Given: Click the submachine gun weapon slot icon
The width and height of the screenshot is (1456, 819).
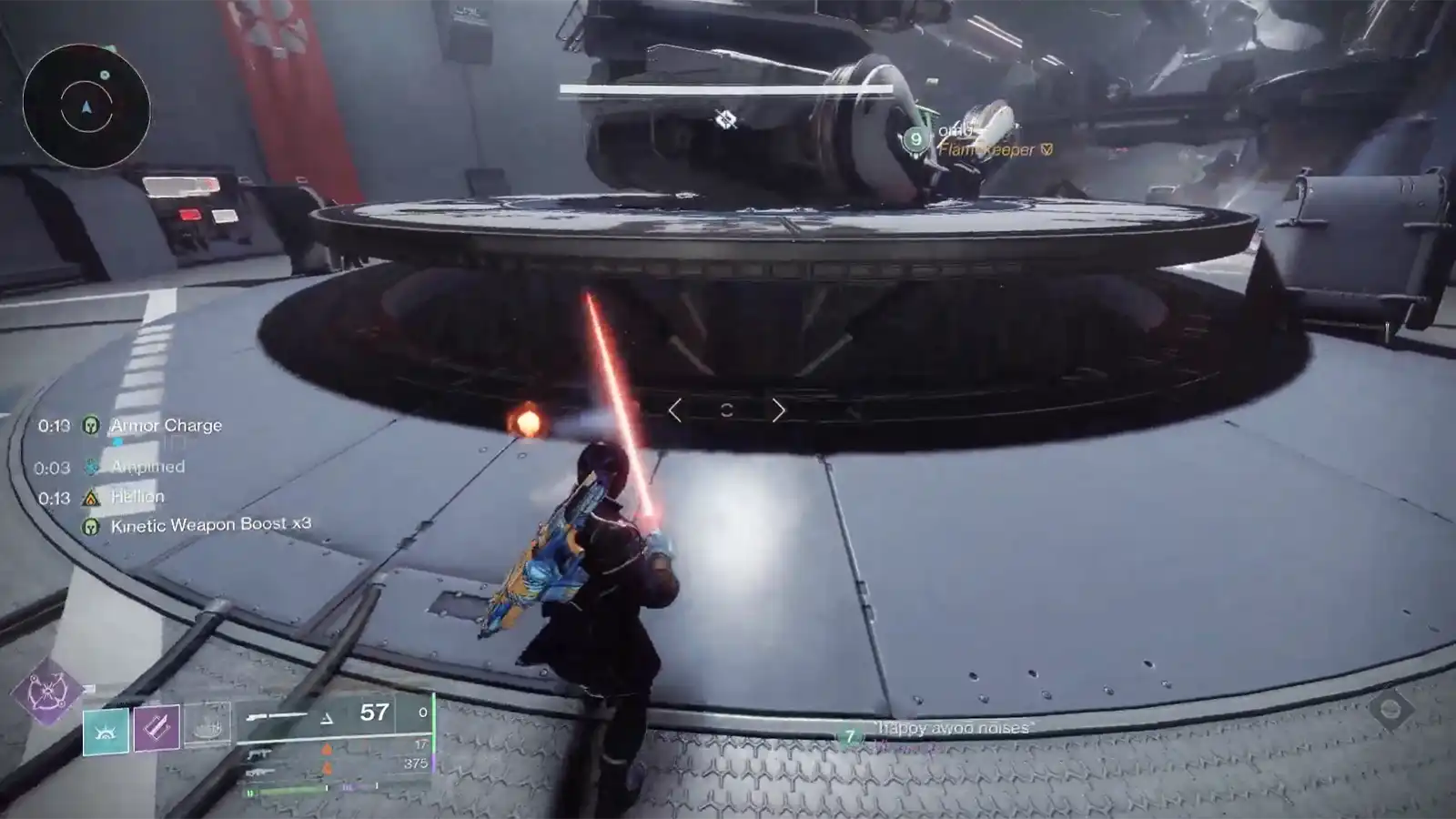Looking at the screenshot, I should (260, 753).
